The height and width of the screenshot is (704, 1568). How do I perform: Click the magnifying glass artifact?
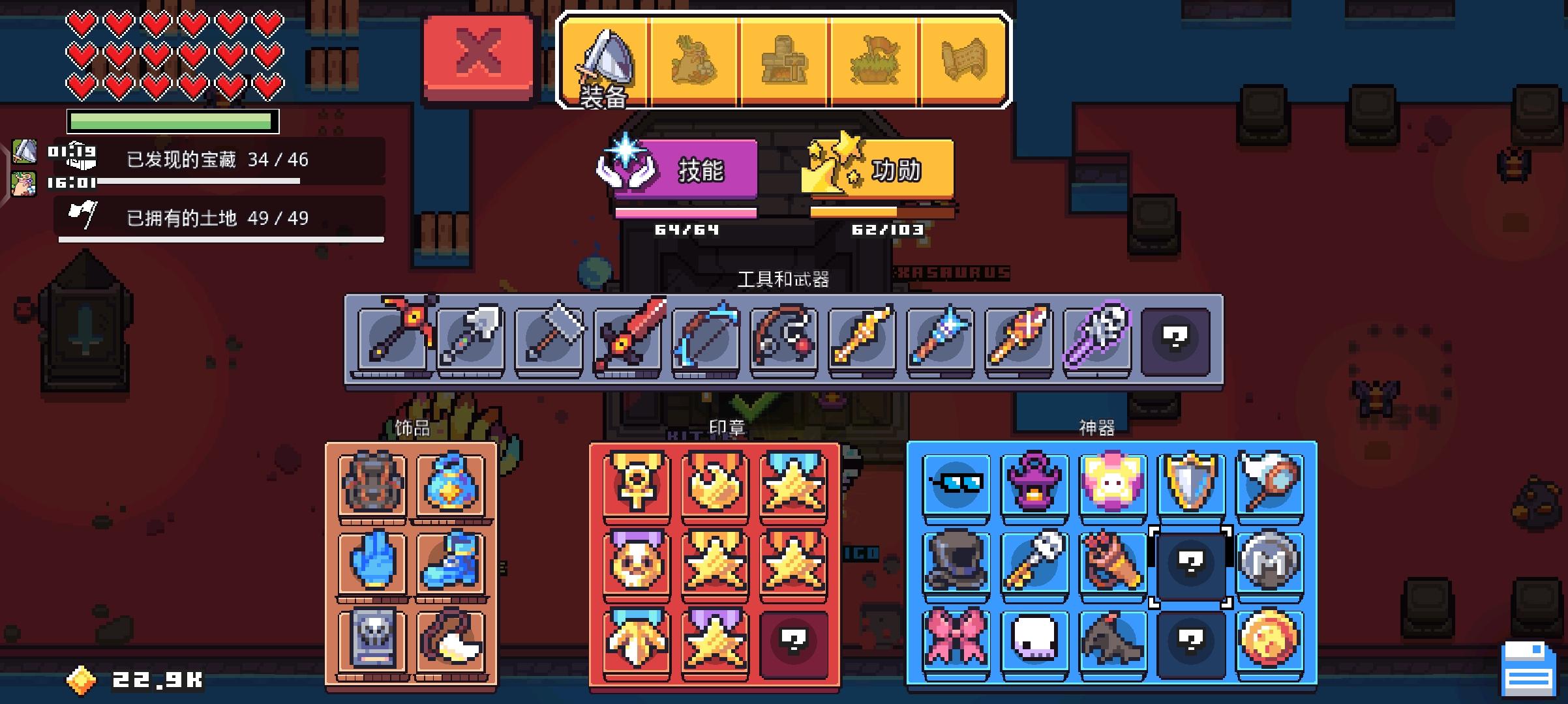coord(1269,484)
